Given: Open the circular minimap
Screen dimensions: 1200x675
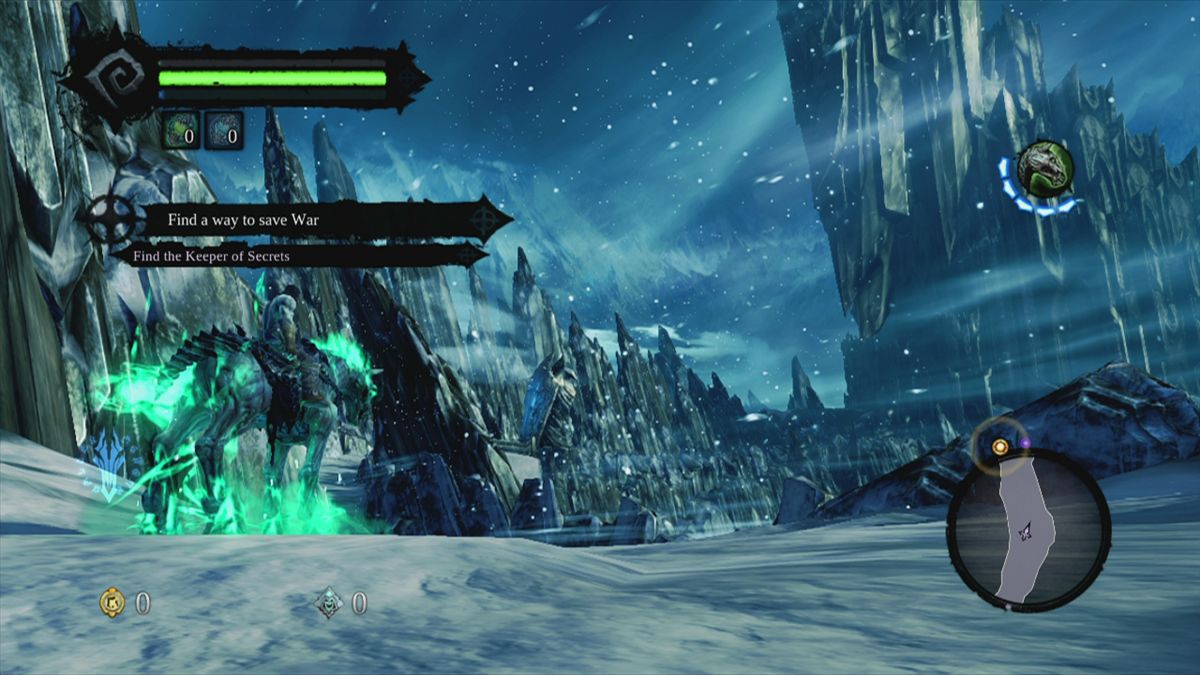Looking at the screenshot, I should point(1028,530).
